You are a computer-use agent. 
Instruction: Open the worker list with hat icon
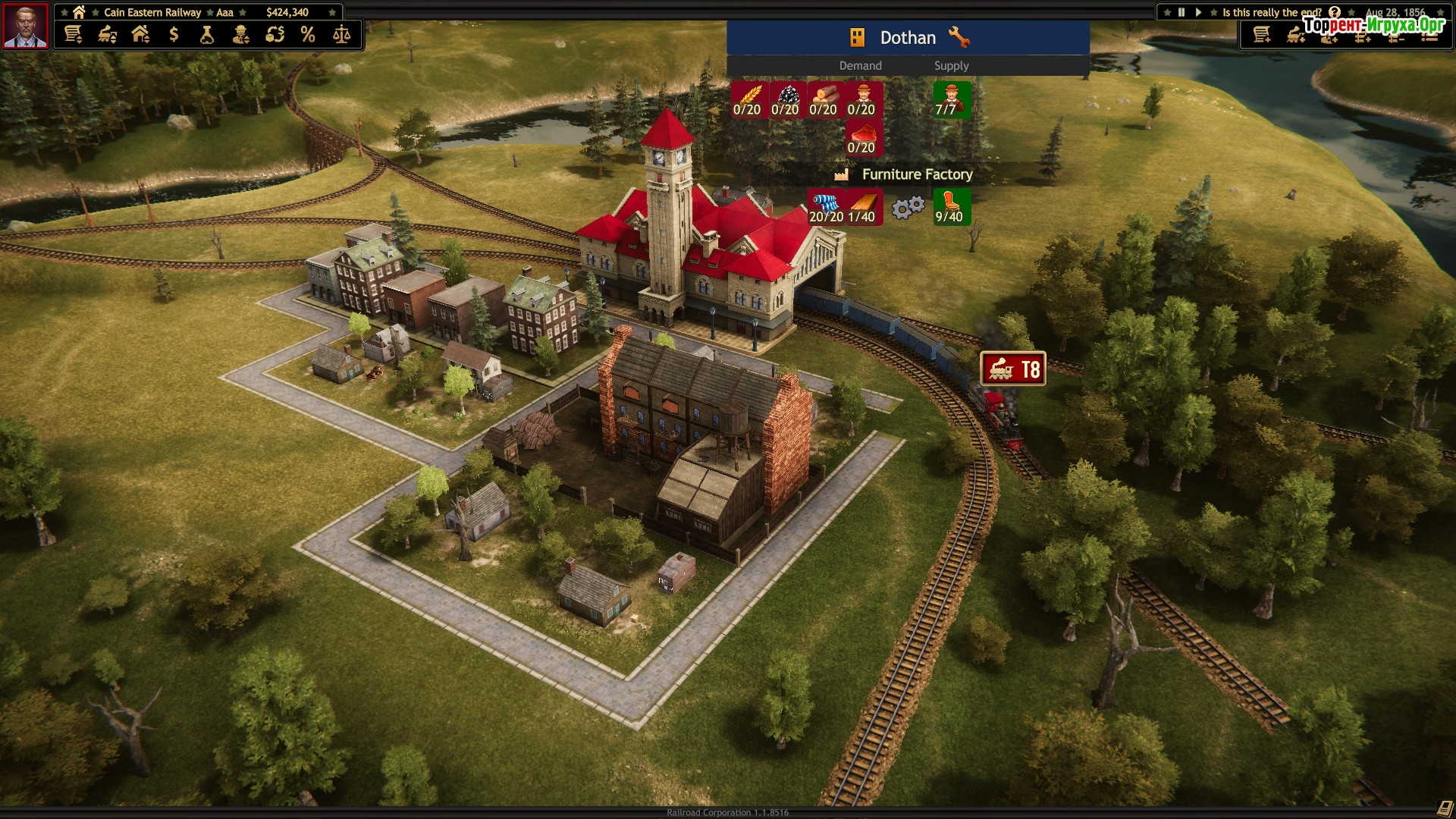point(240,34)
